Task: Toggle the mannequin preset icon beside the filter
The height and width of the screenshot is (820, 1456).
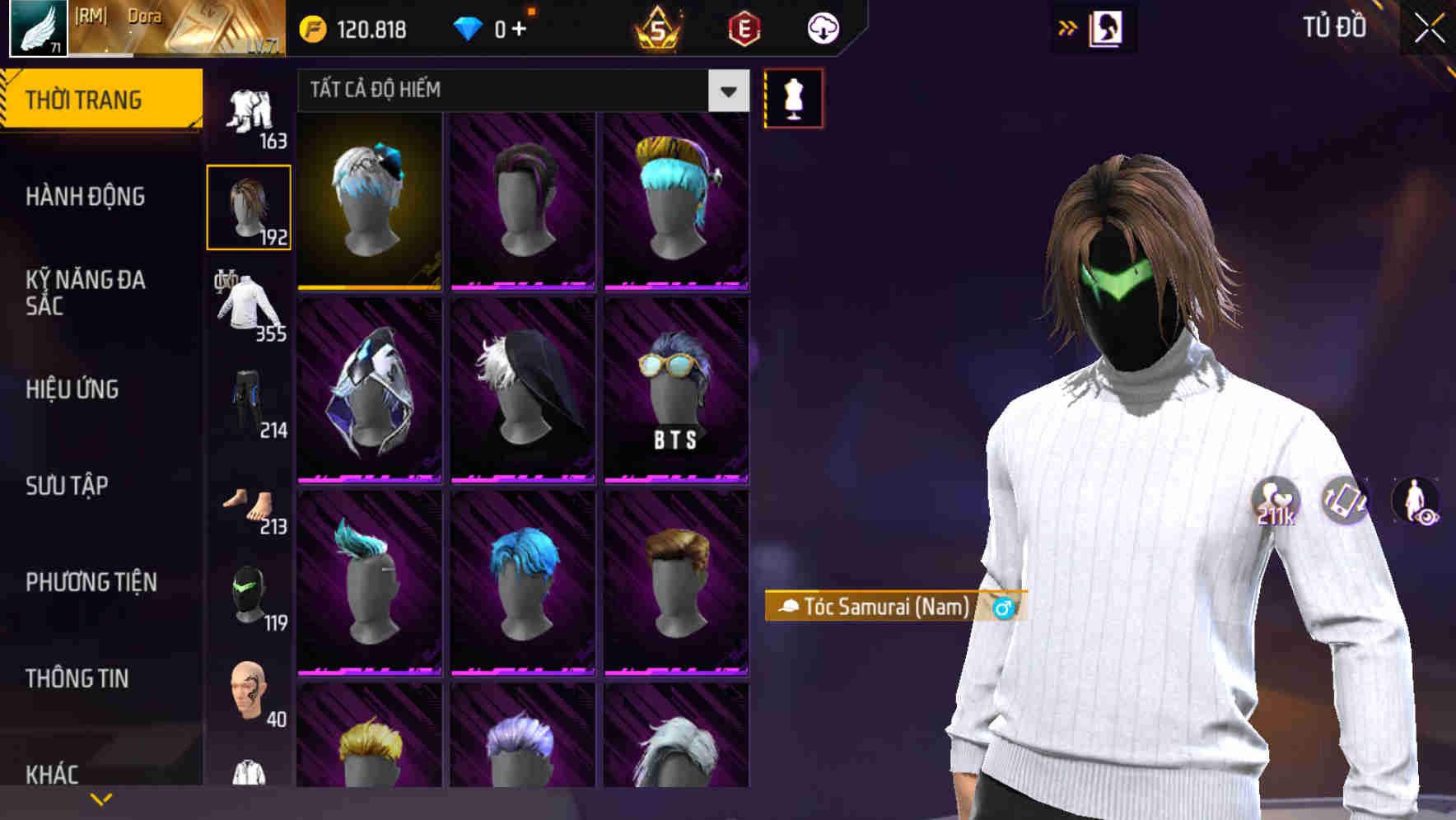Action: tap(792, 97)
